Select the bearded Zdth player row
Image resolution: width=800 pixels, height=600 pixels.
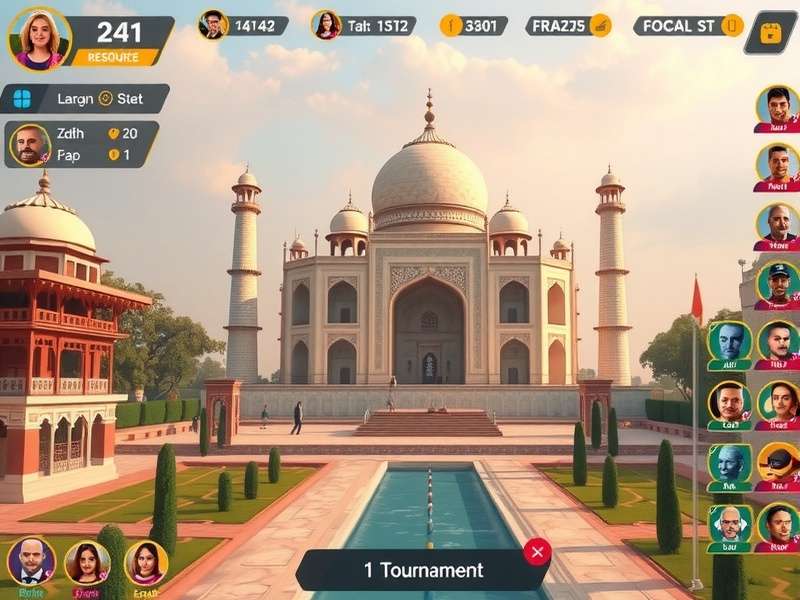point(80,144)
